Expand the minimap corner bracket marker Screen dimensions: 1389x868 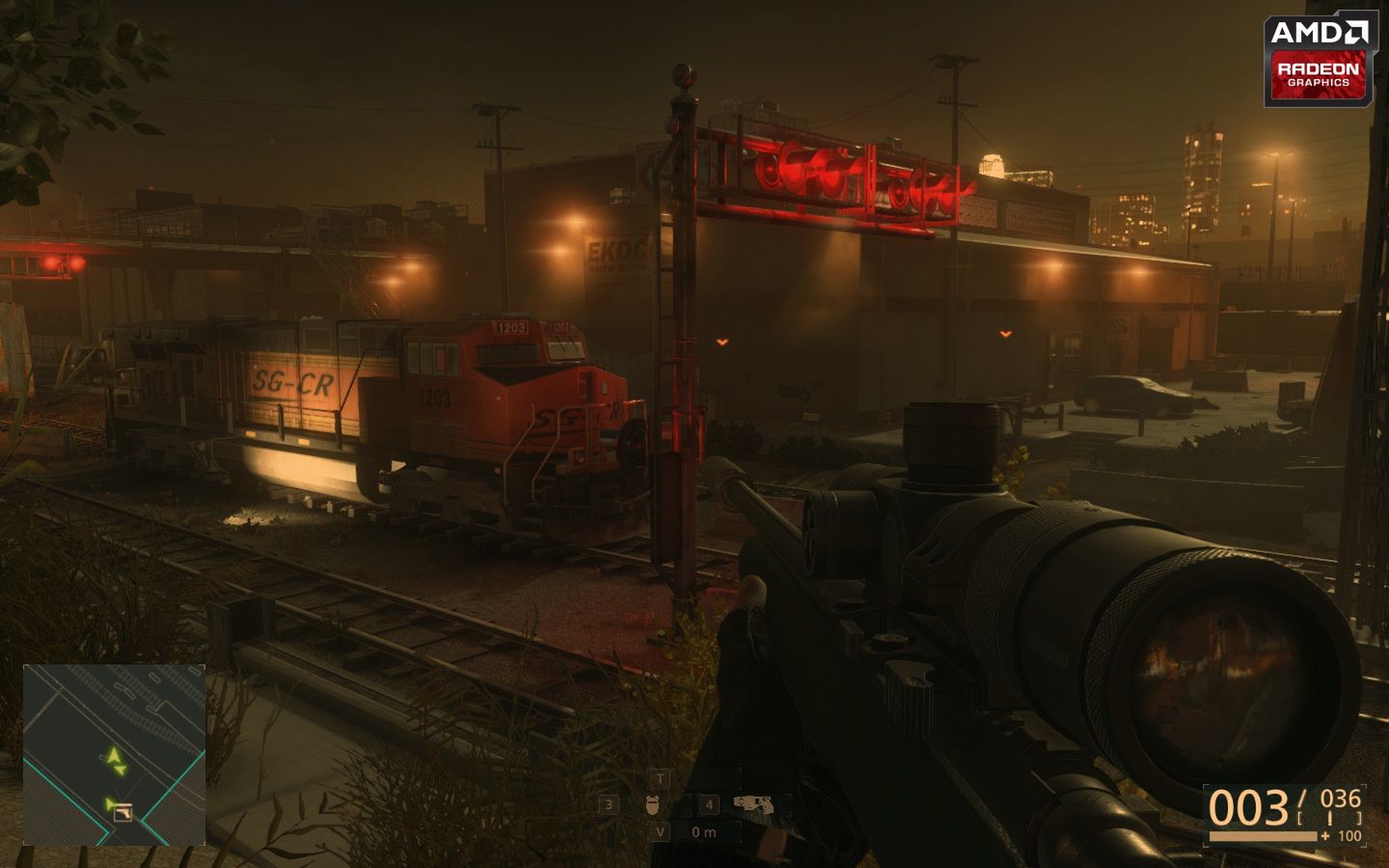coord(25,665)
